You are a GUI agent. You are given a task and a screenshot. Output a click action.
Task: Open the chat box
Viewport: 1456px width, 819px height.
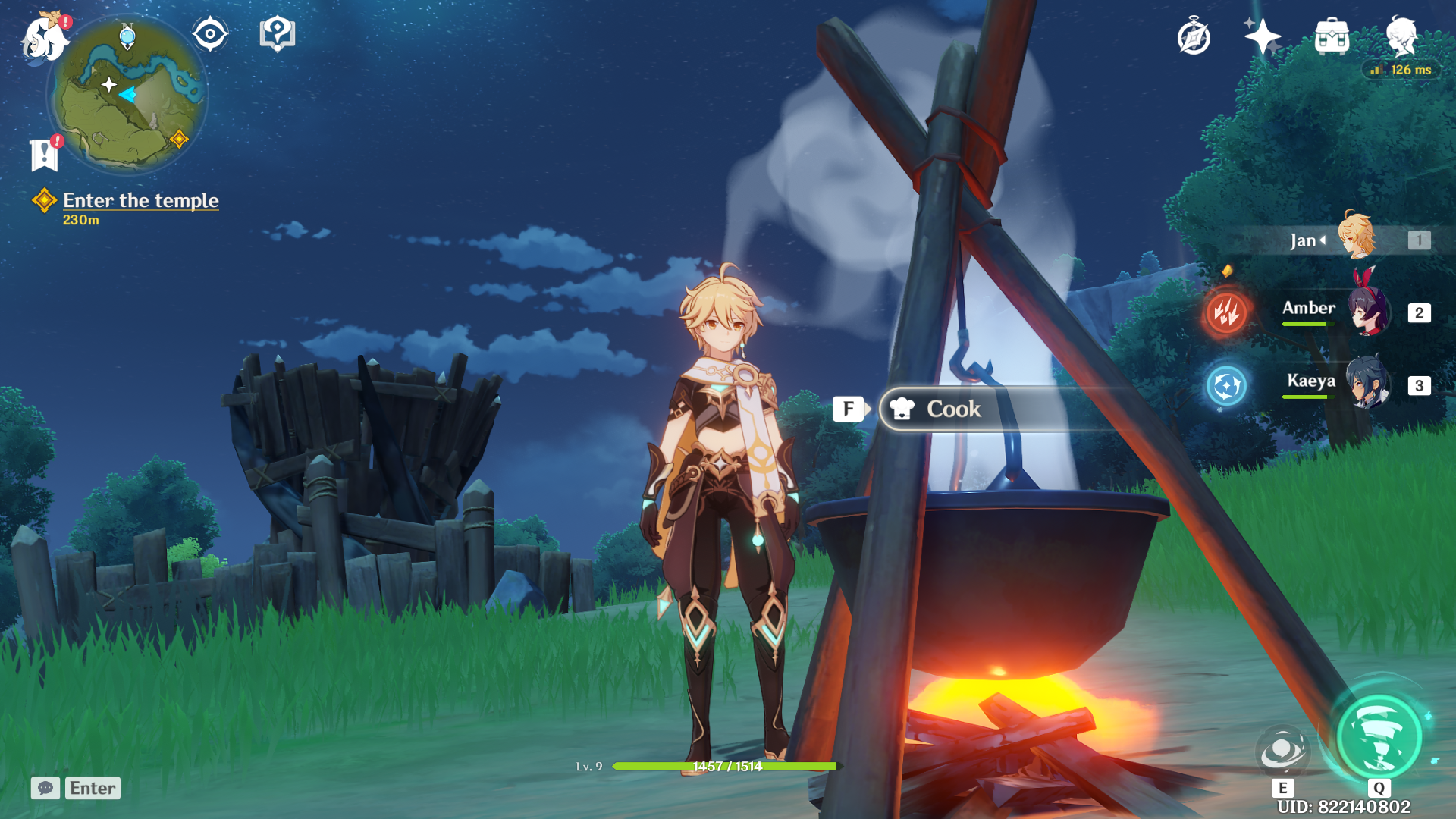(x=76, y=788)
